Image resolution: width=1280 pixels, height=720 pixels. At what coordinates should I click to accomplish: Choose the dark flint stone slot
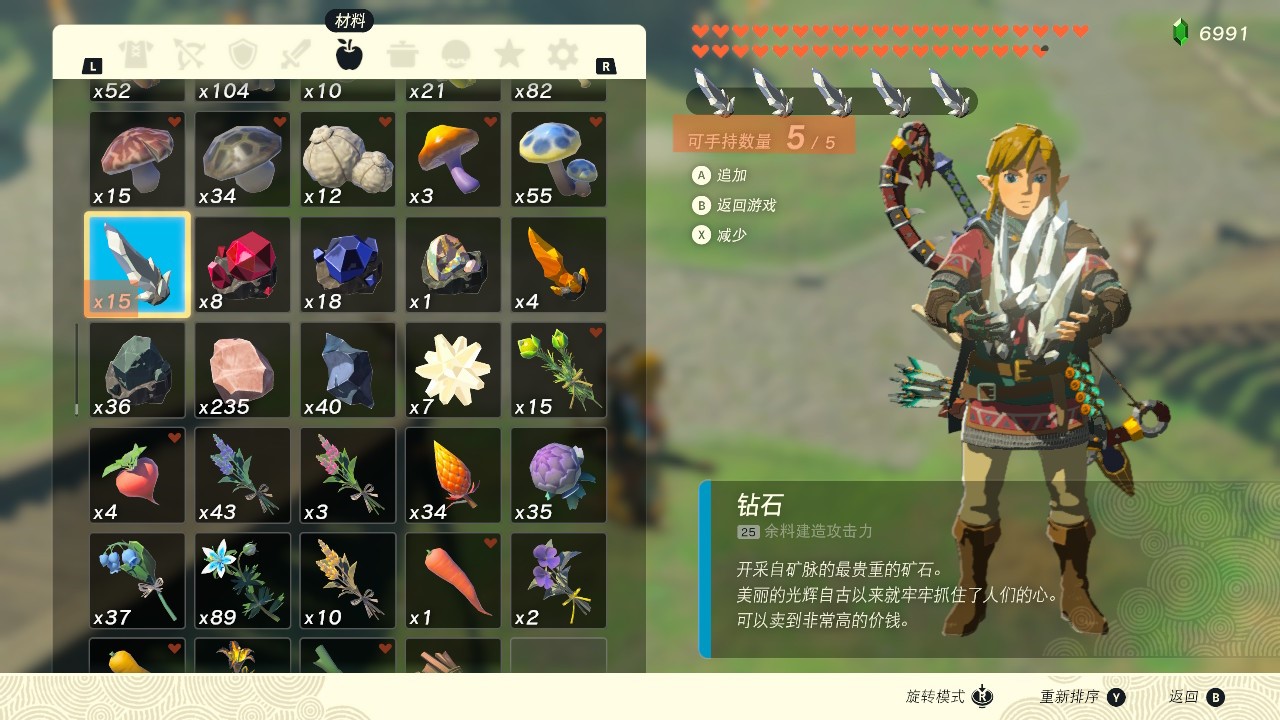(137, 370)
